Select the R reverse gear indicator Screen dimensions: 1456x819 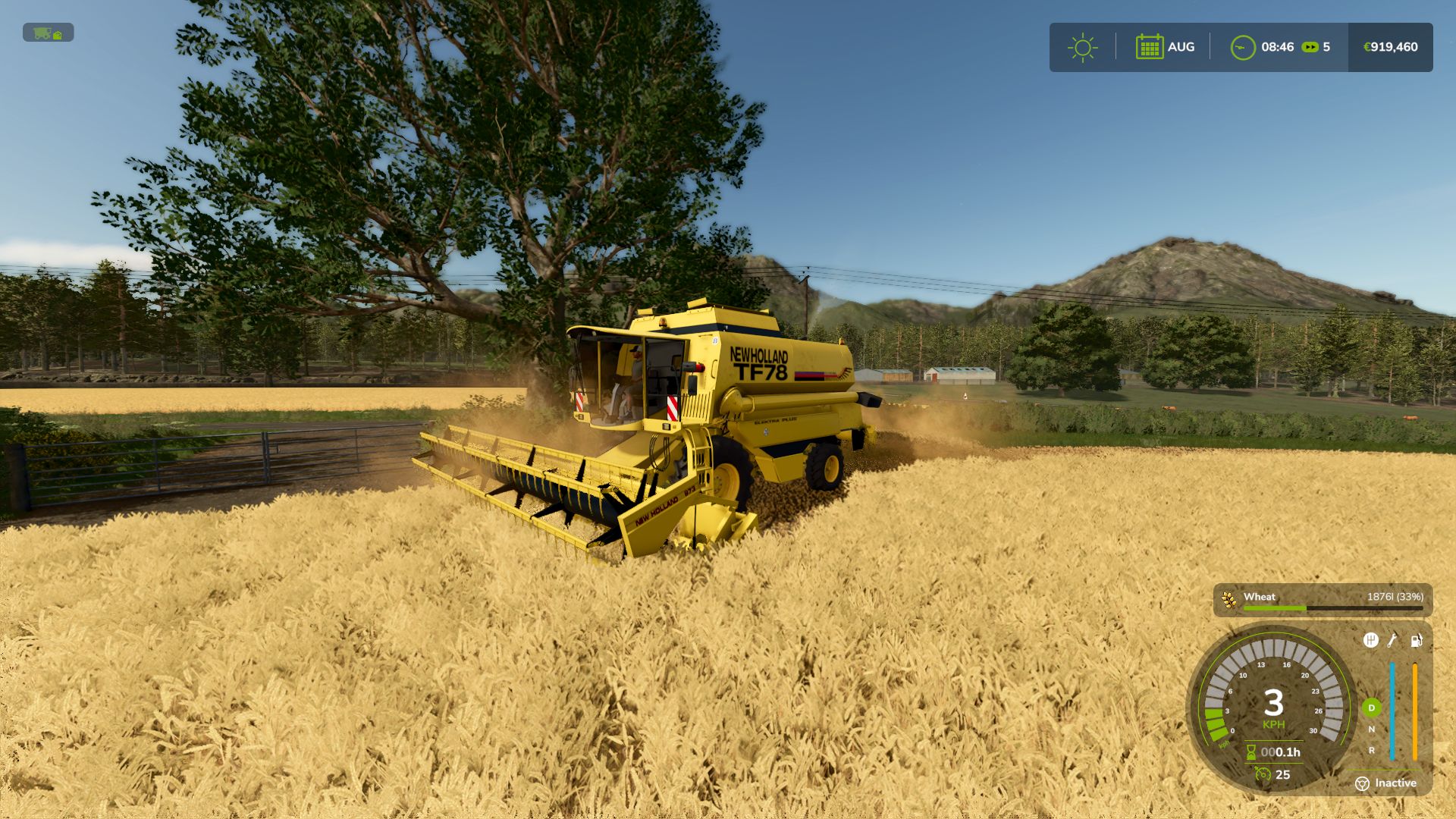pos(1371,750)
